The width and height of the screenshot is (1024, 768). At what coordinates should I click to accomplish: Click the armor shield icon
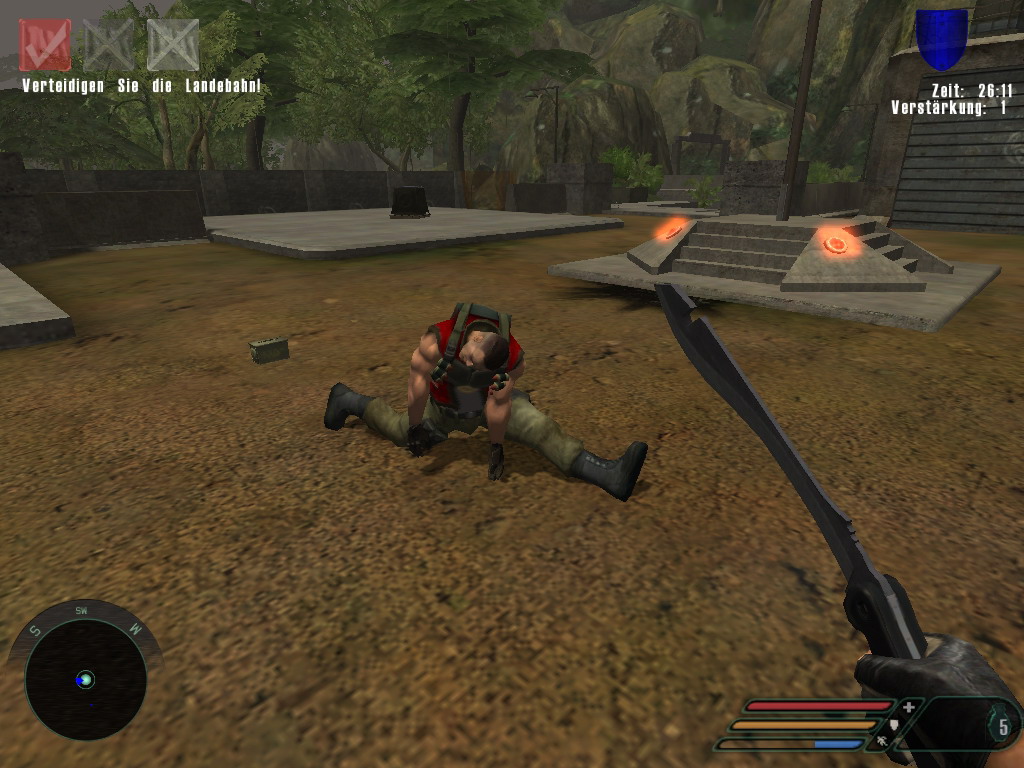tap(895, 725)
